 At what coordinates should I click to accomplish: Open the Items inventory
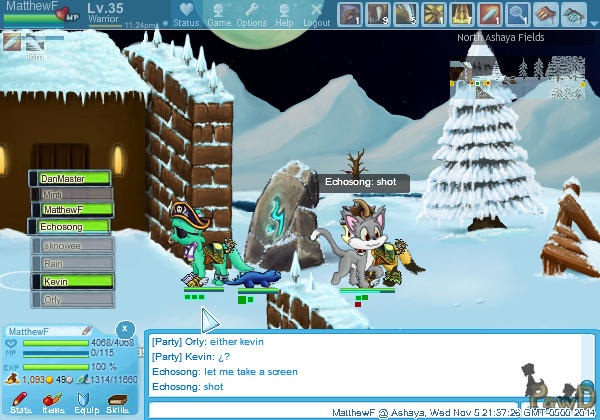click(53, 402)
